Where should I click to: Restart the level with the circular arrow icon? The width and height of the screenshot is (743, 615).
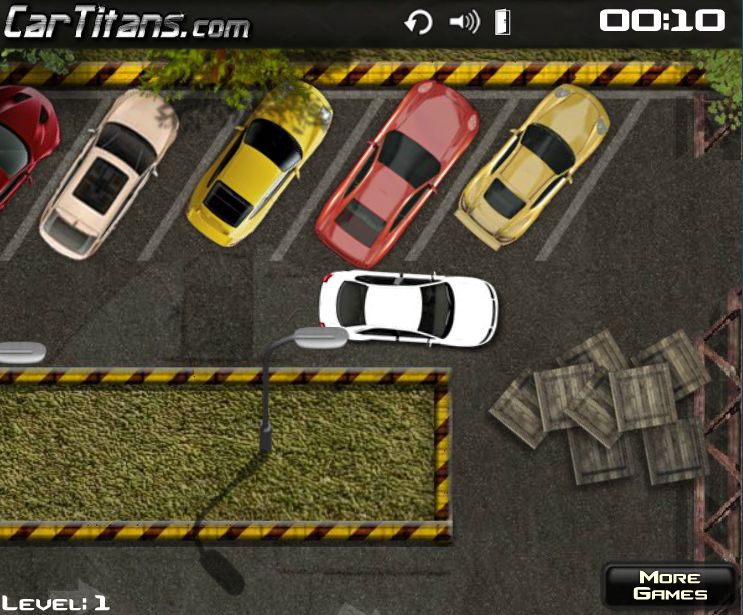[x=418, y=22]
